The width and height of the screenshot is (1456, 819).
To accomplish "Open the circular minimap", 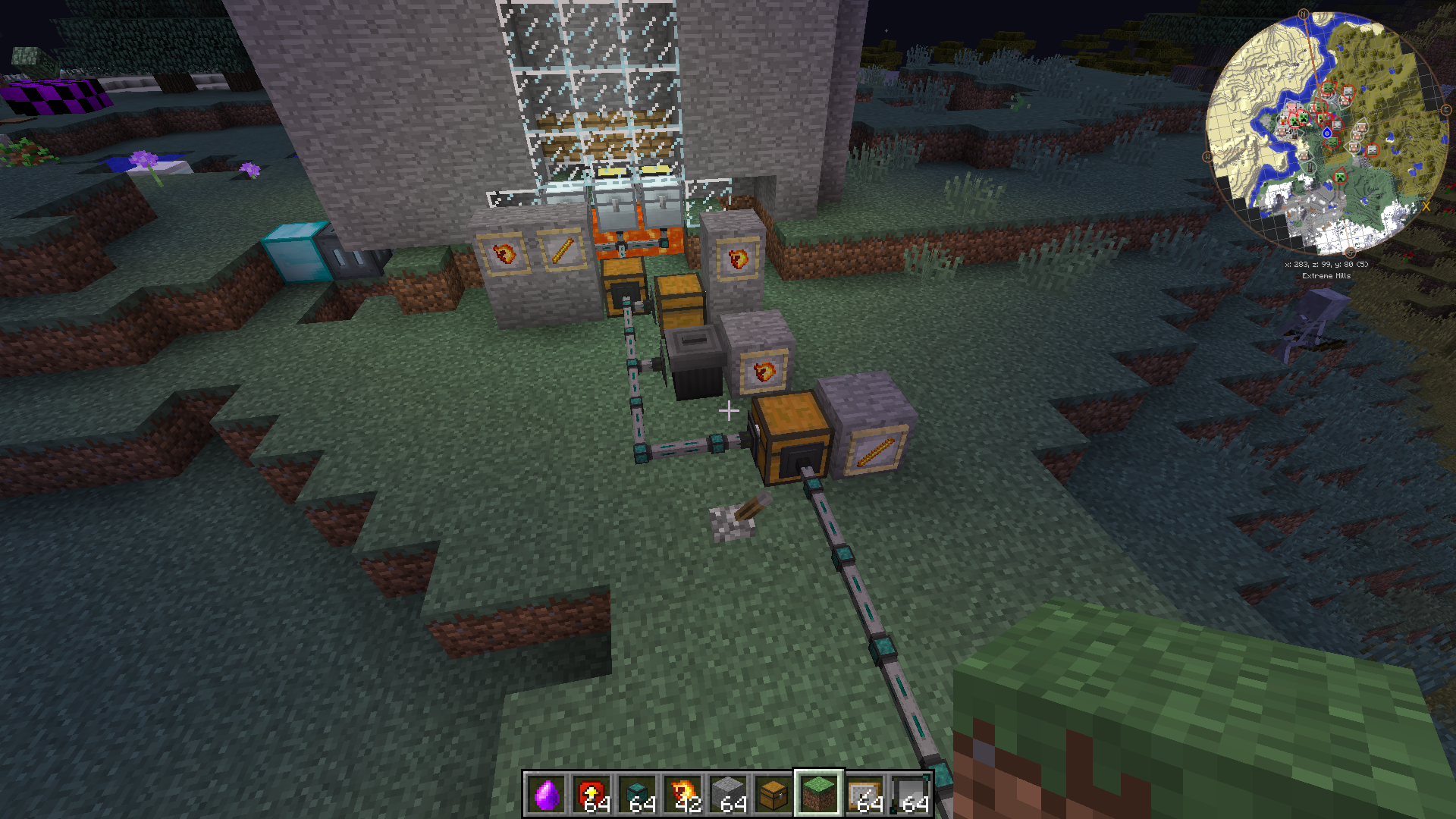I will [1326, 133].
